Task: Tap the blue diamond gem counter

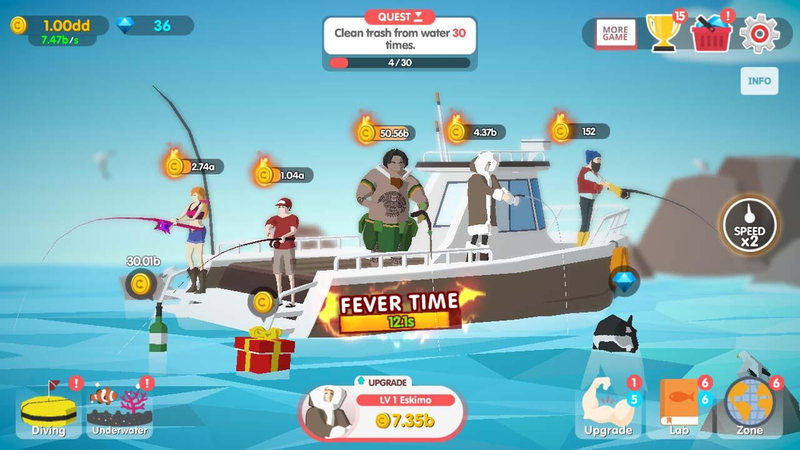Action: point(150,26)
